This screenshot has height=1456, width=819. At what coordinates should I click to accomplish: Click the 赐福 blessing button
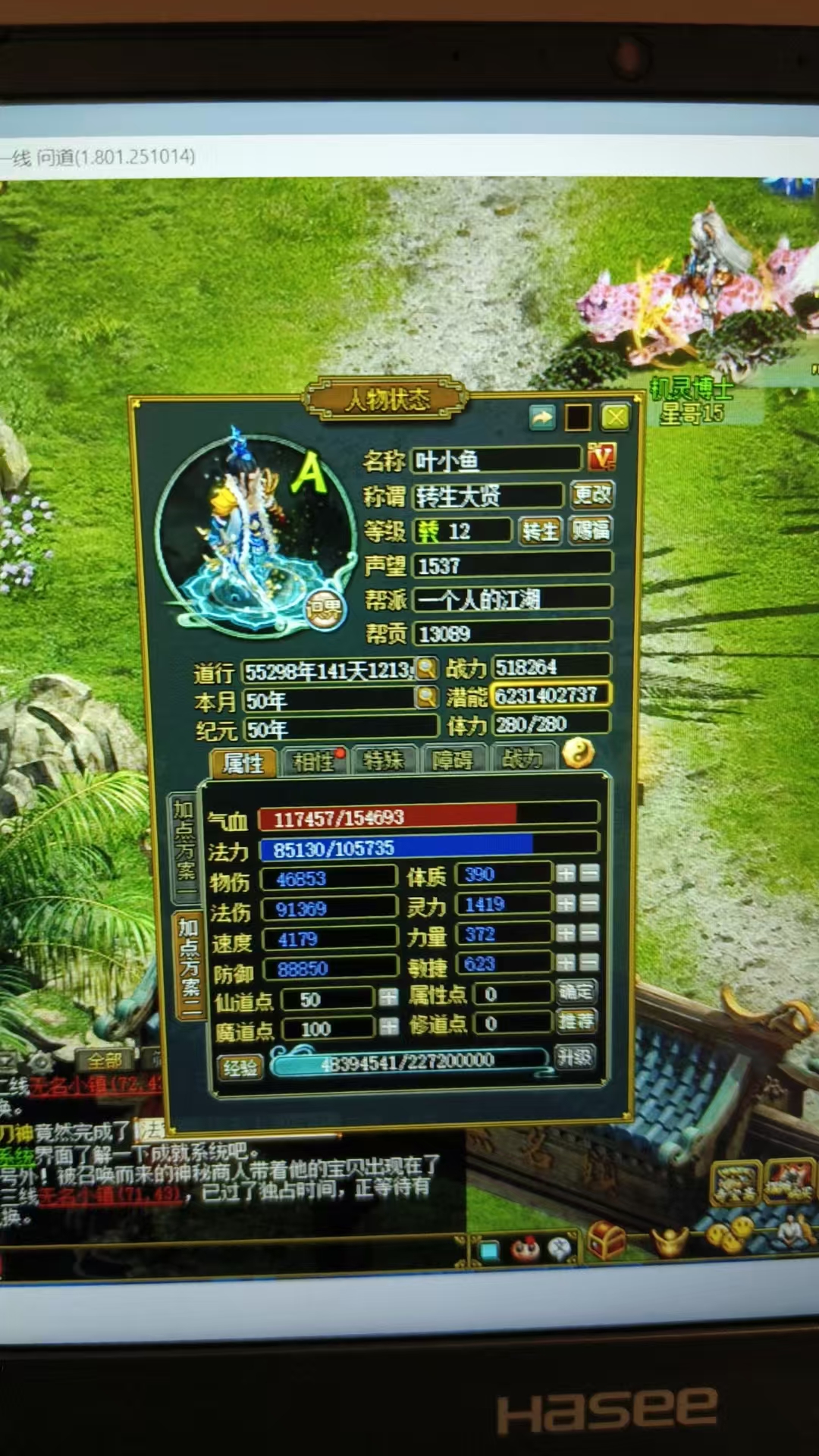[x=591, y=529]
